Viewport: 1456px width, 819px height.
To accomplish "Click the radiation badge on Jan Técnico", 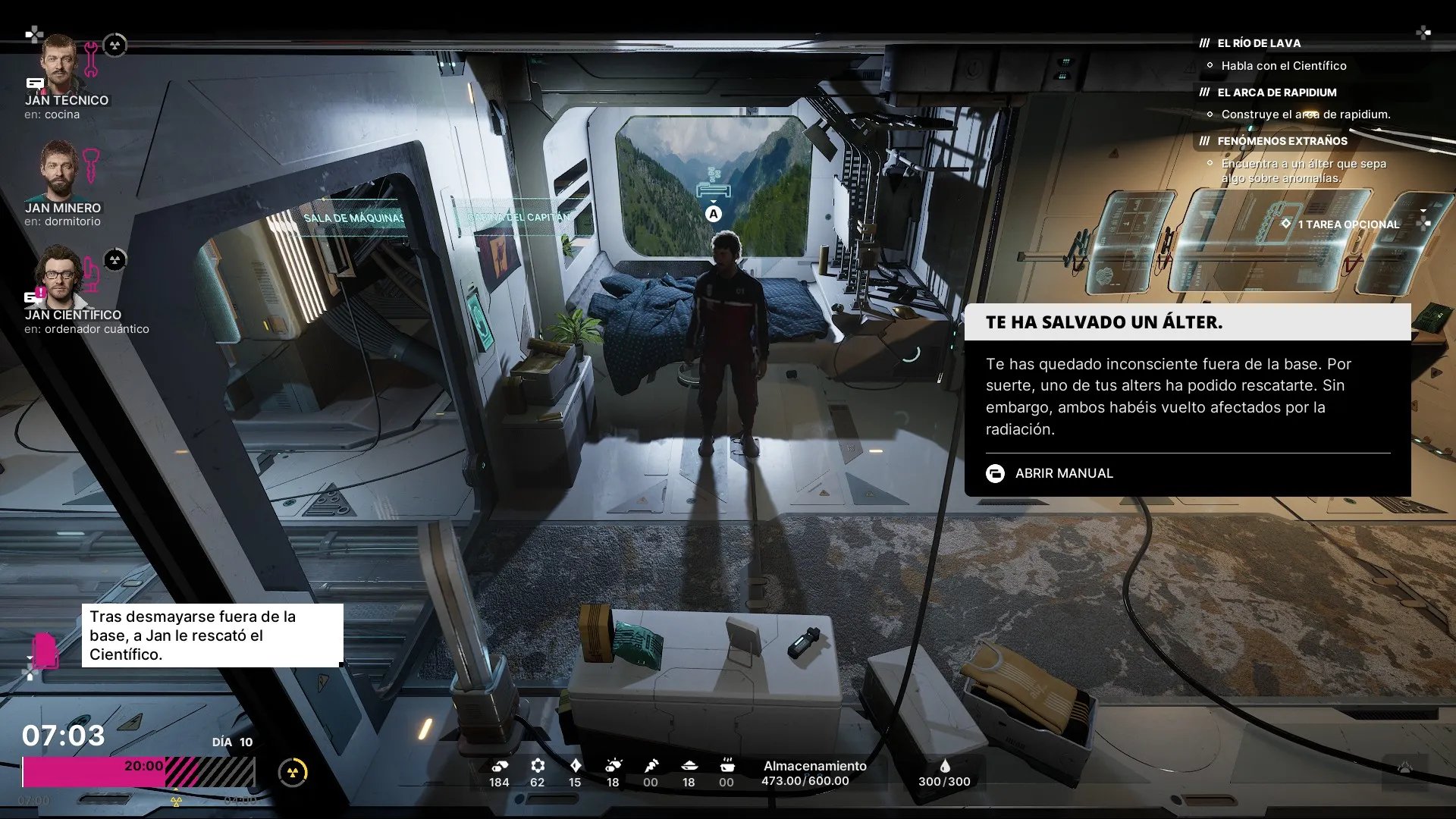I will click(x=115, y=45).
